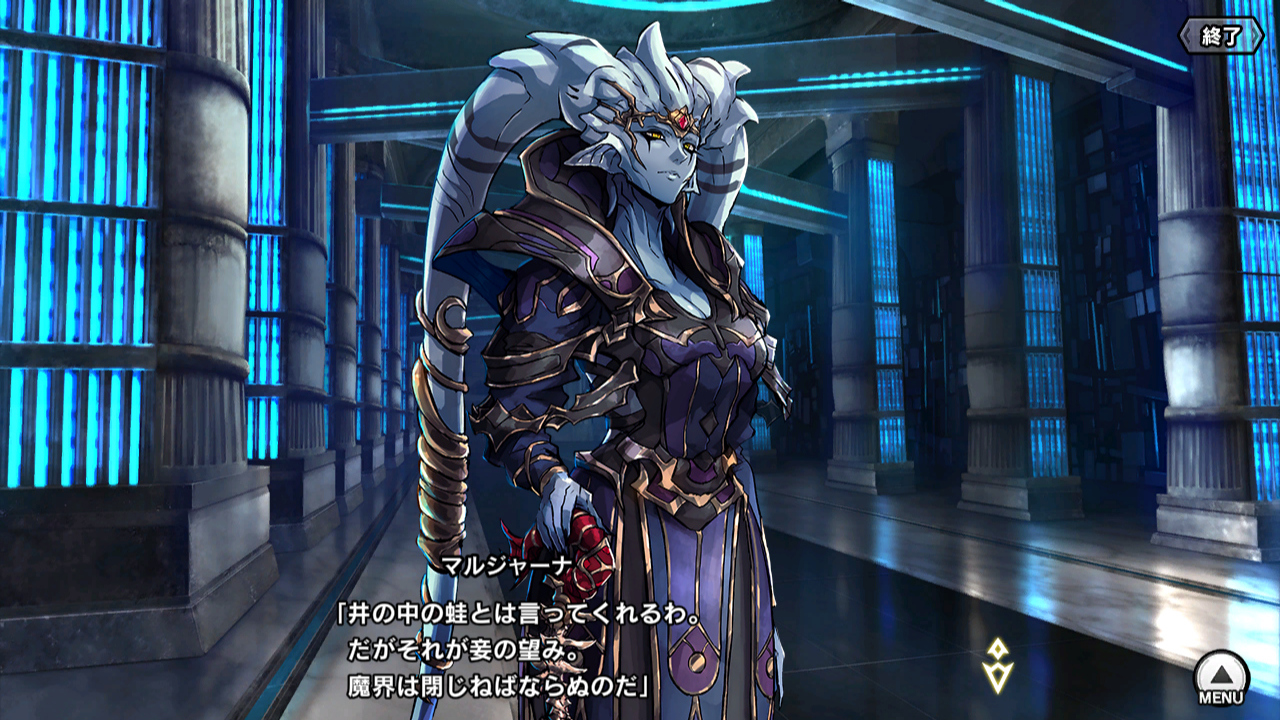Advance dialogue with the golden diamond indicator
Screen dimensions: 1280x720
(x=997, y=665)
